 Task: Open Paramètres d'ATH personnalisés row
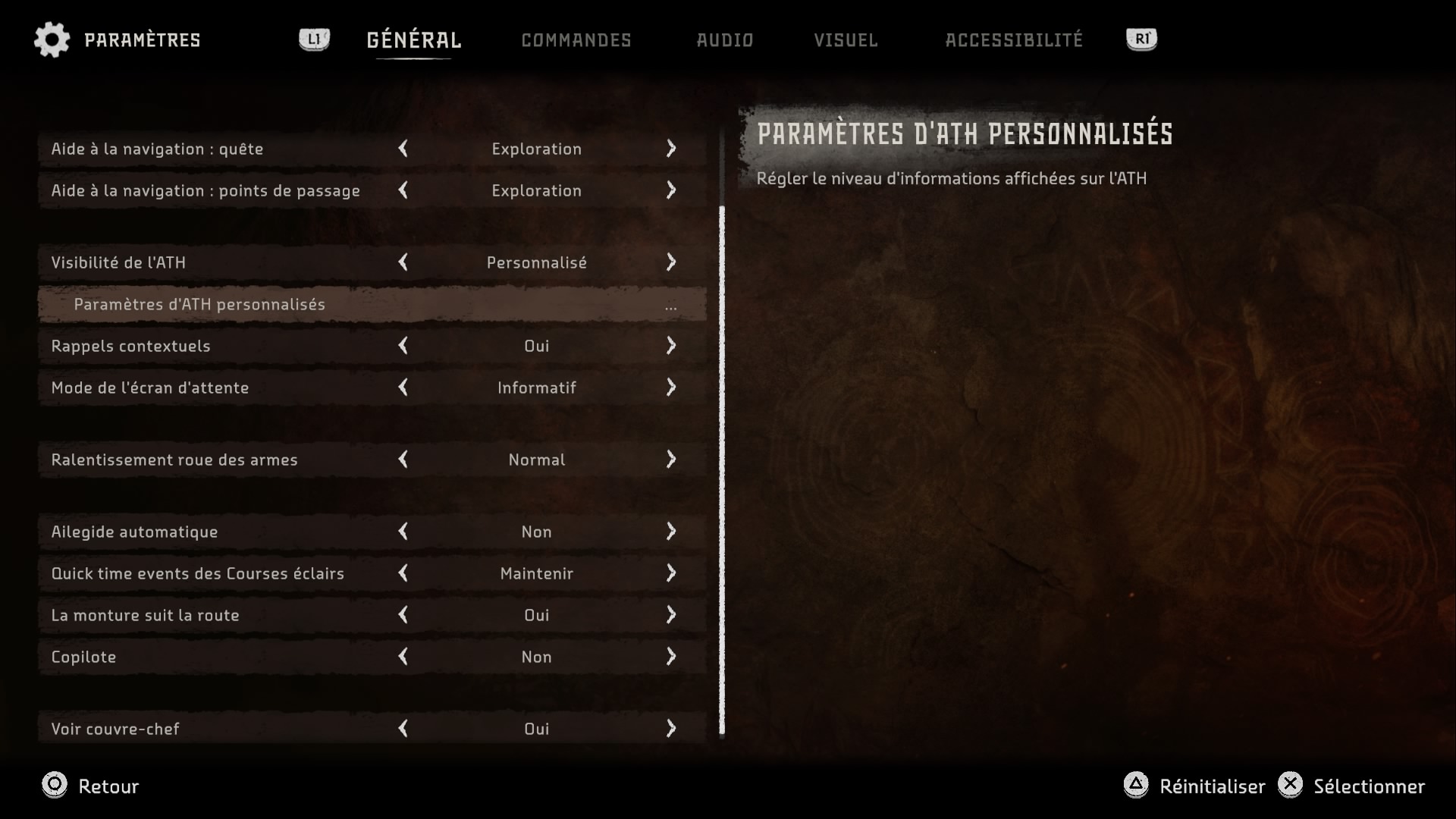(x=372, y=304)
